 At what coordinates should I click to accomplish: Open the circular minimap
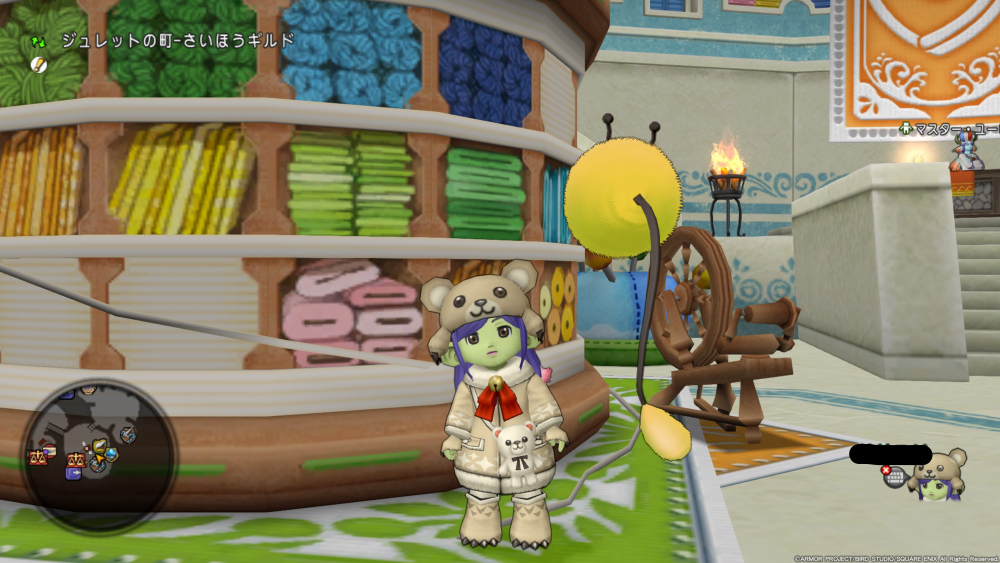click(x=98, y=456)
